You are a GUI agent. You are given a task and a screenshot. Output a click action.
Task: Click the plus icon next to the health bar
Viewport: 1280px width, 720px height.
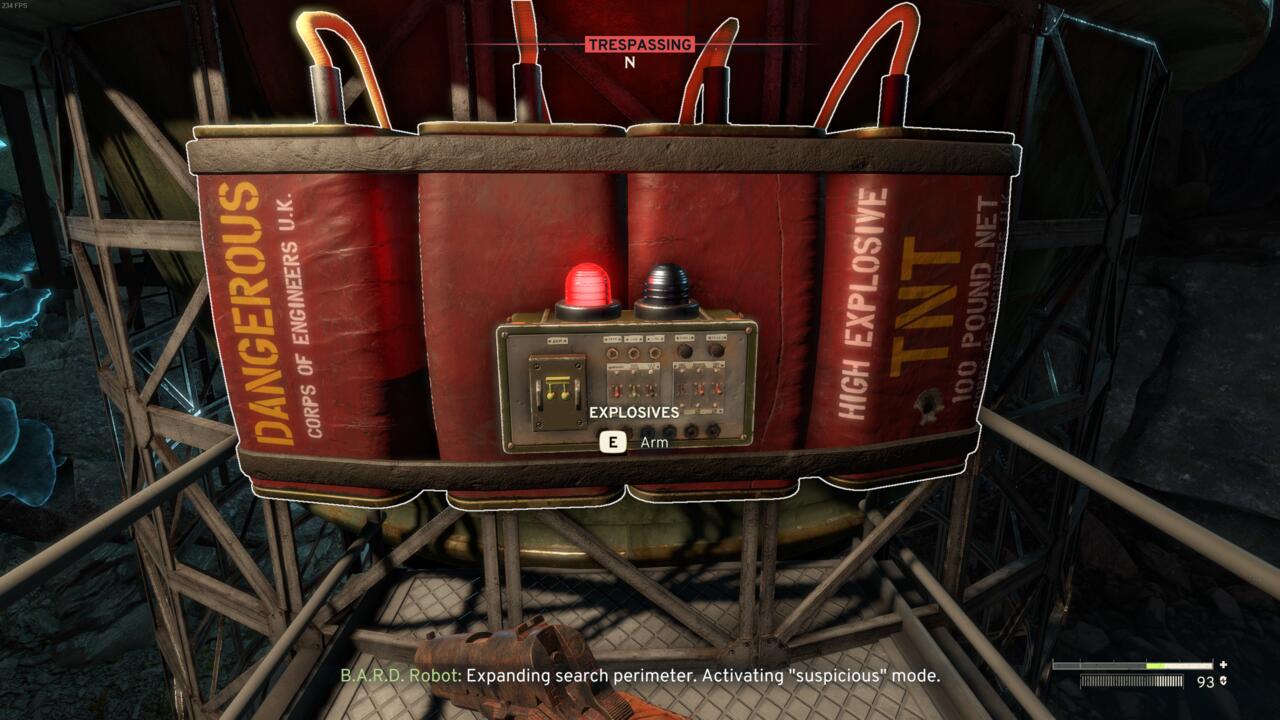coord(1223,665)
